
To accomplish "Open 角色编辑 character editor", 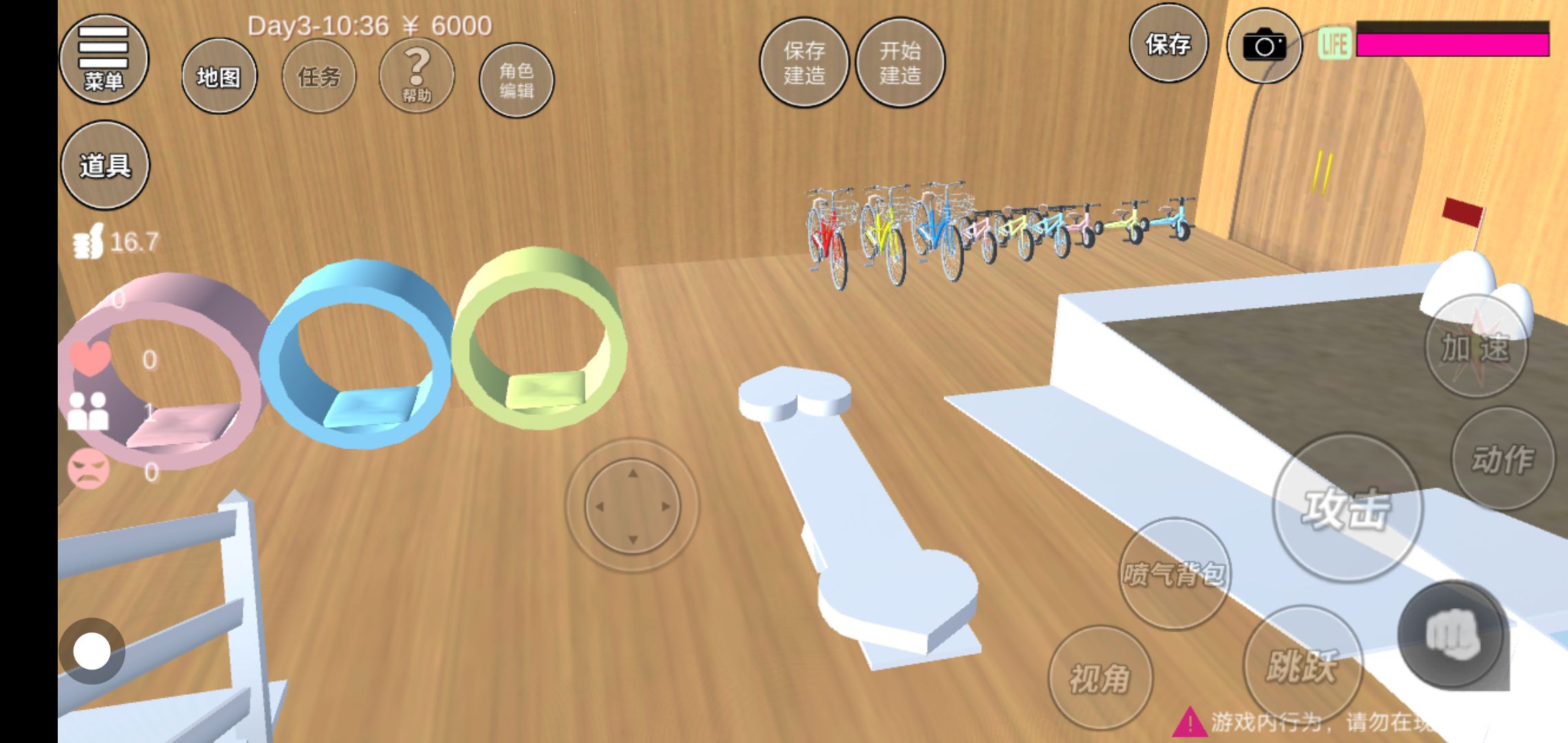I will pyautogui.click(x=516, y=80).
